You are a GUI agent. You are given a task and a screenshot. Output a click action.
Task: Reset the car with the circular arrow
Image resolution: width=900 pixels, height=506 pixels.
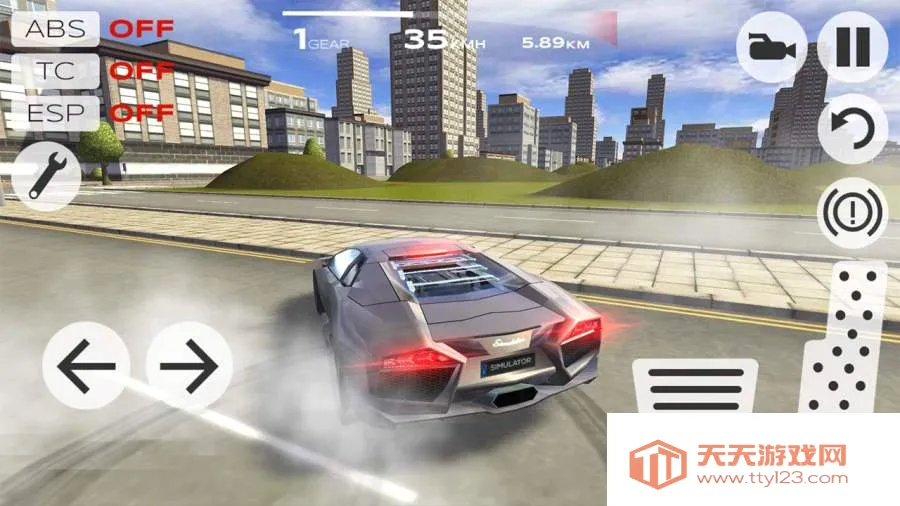[852, 129]
